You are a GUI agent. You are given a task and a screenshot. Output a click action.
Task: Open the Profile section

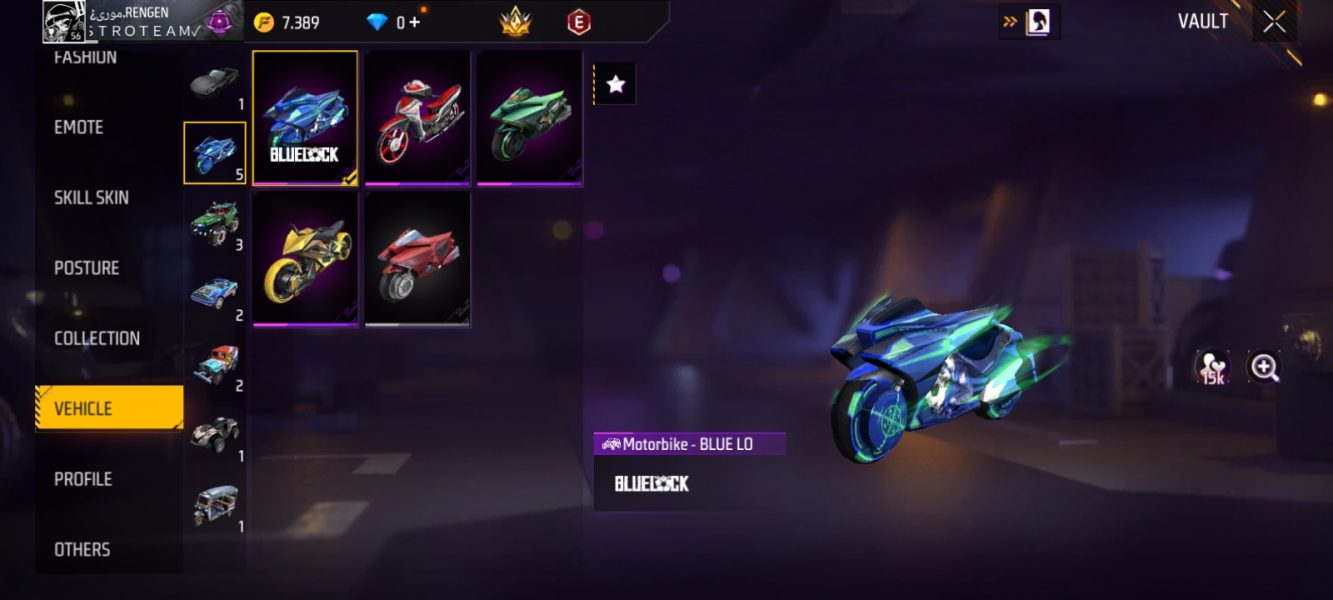(83, 479)
